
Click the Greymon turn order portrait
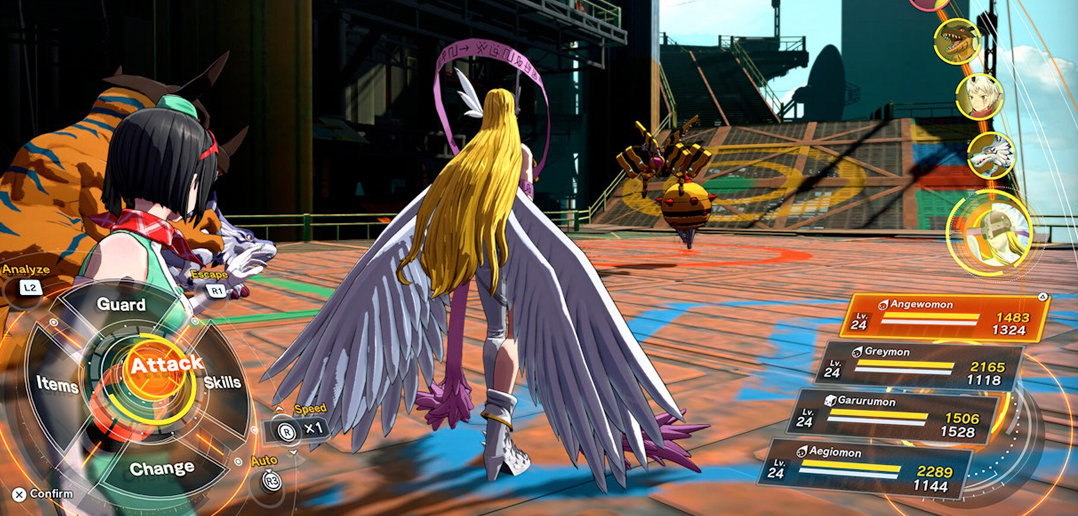click(x=956, y=41)
